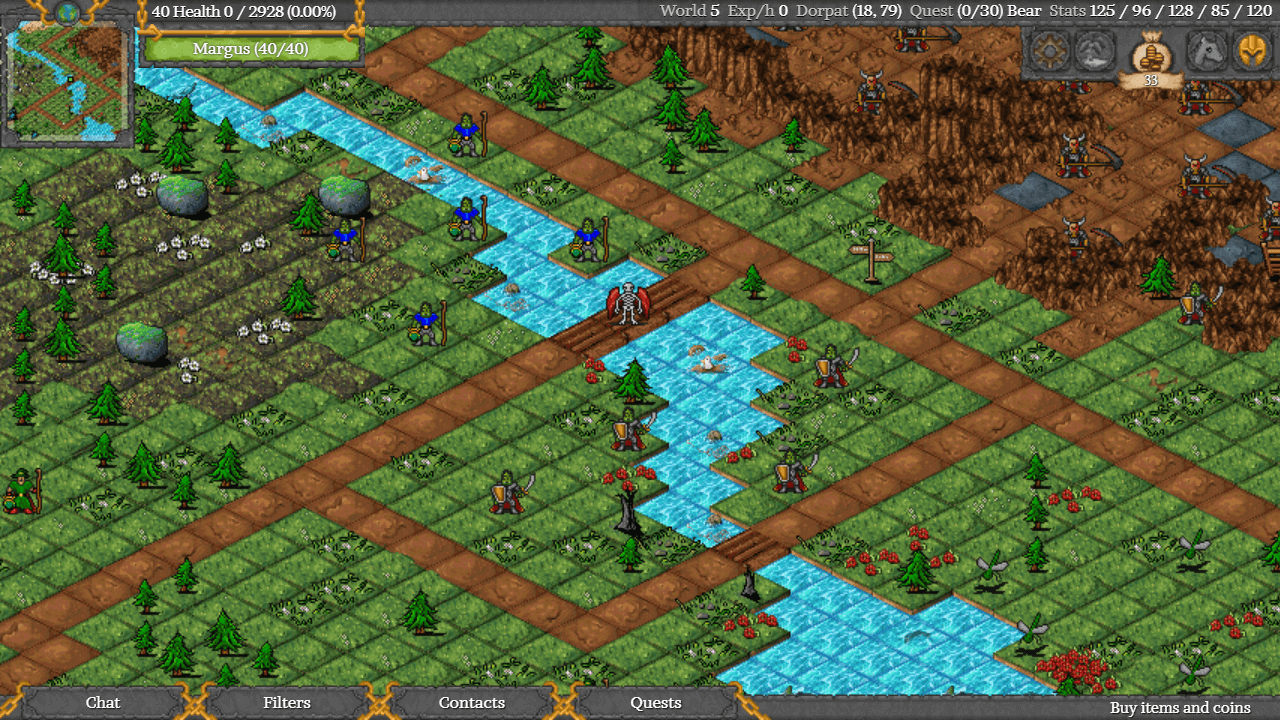Open the Filters panel
Image resolution: width=1280 pixels, height=720 pixels.
(x=287, y=703)
